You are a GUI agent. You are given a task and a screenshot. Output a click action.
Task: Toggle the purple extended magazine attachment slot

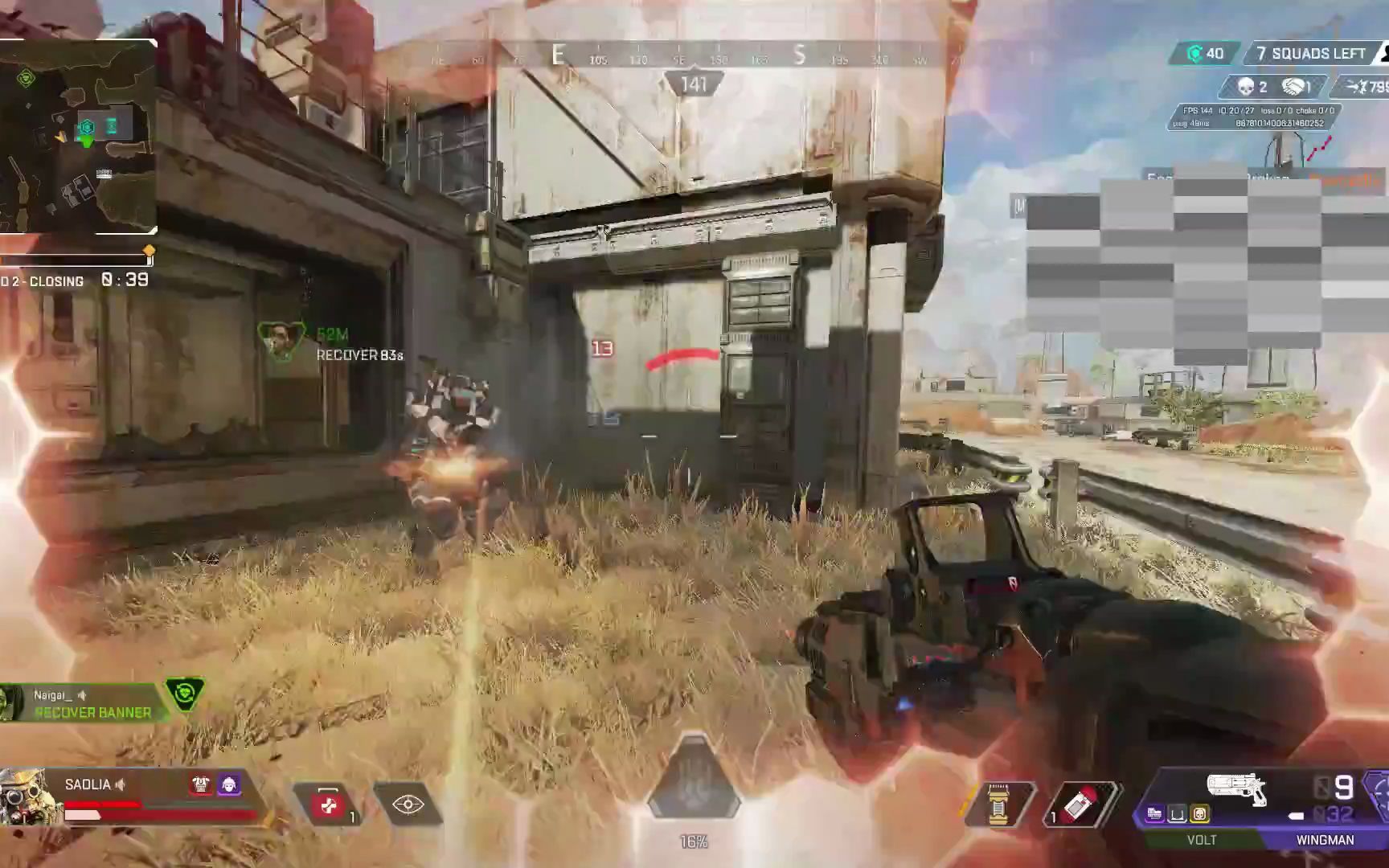point(1154,813)
